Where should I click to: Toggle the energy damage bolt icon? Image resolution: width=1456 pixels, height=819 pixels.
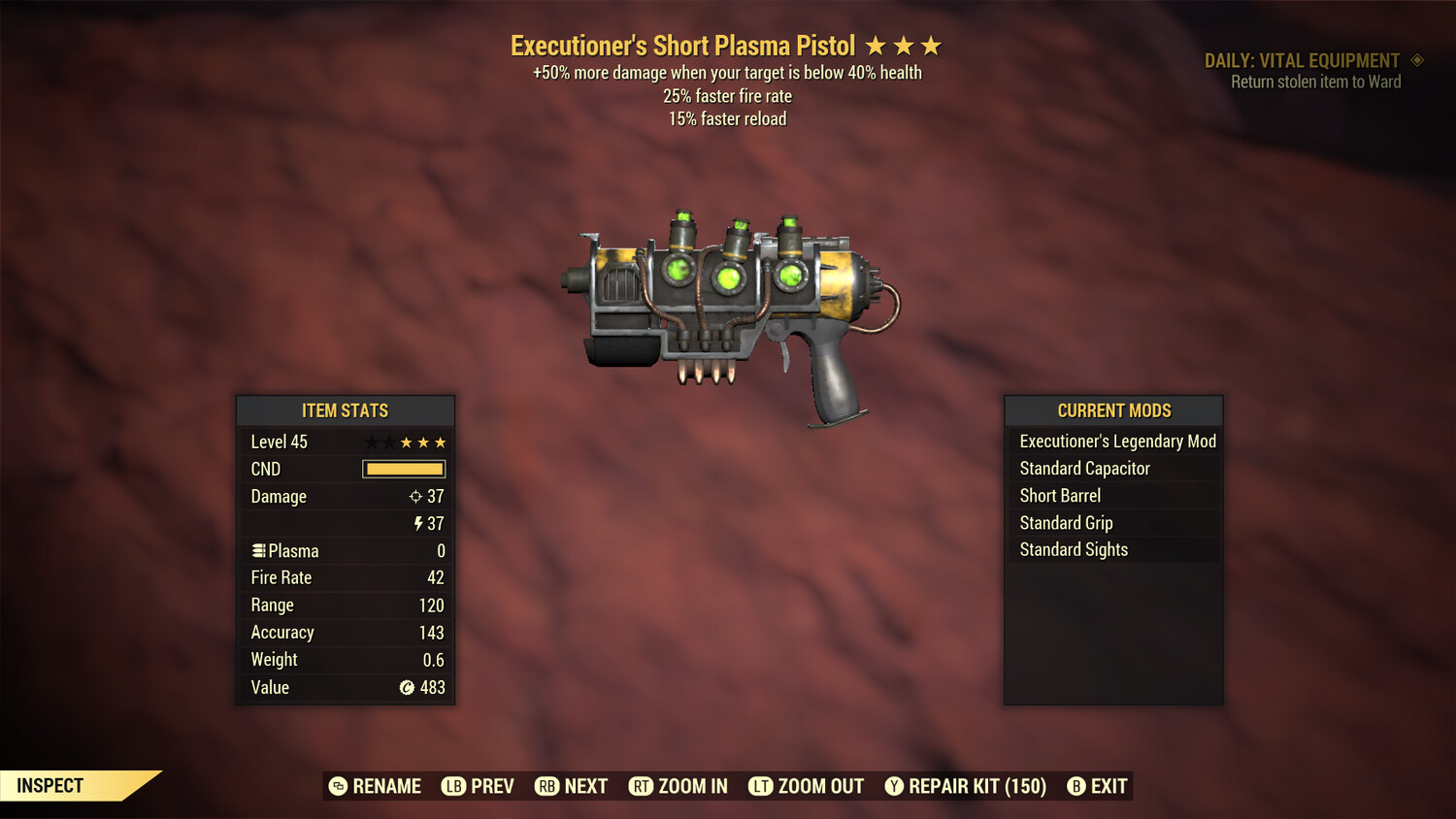(x=417, y=523)
